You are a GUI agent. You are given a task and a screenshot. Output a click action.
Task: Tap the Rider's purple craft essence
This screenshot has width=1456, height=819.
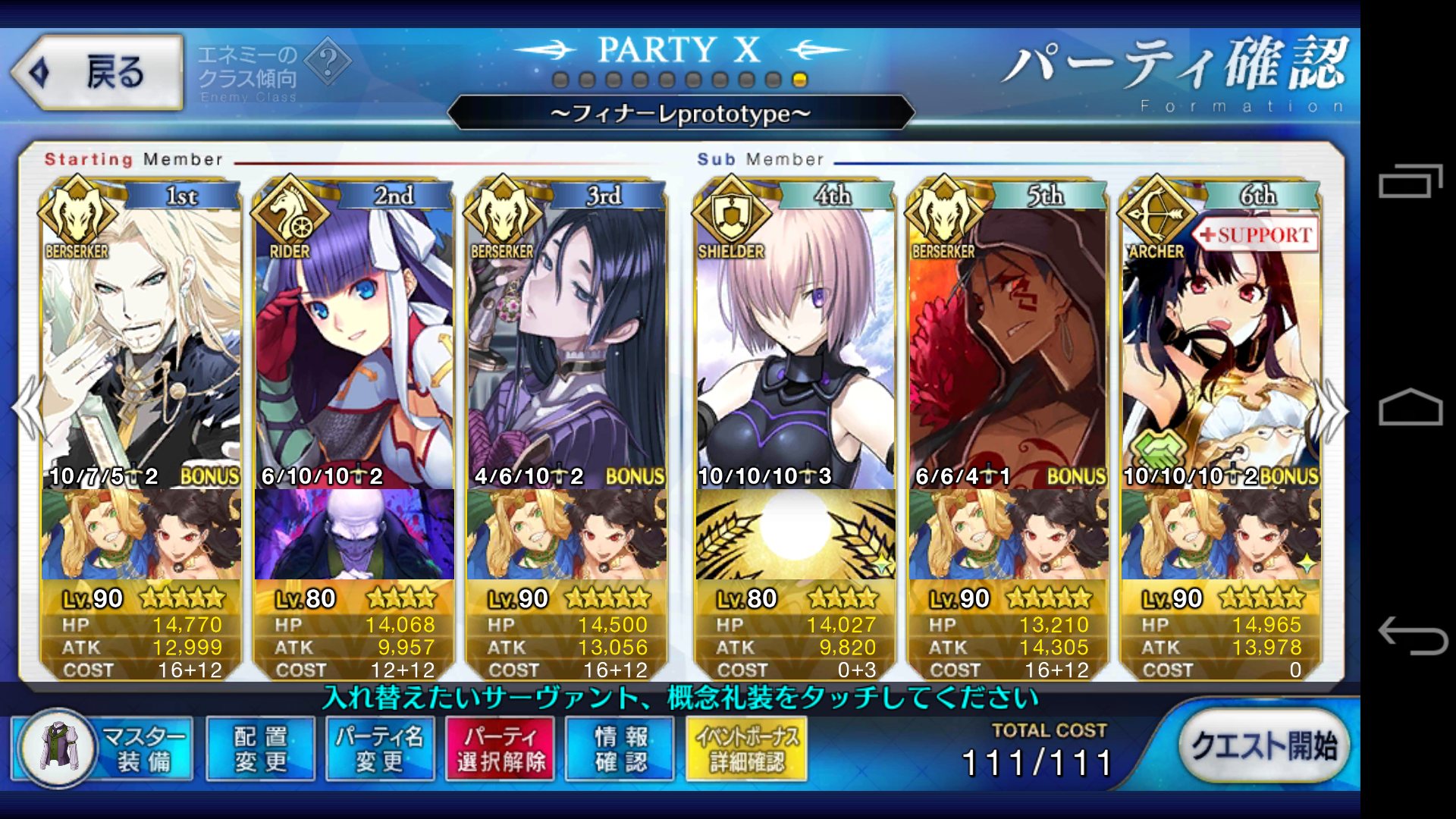(354, 534)
